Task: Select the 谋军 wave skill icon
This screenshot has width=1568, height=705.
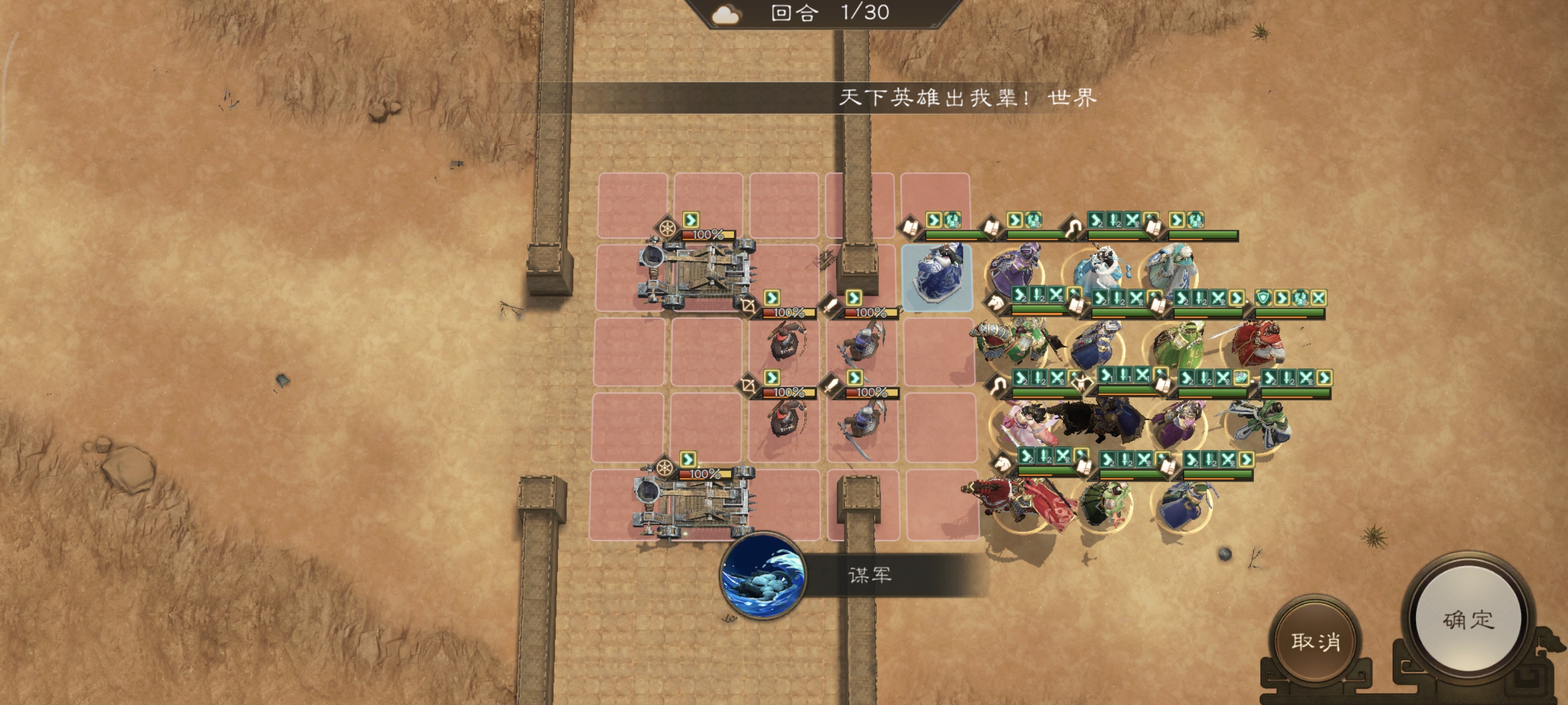Action: coord(762,575)
